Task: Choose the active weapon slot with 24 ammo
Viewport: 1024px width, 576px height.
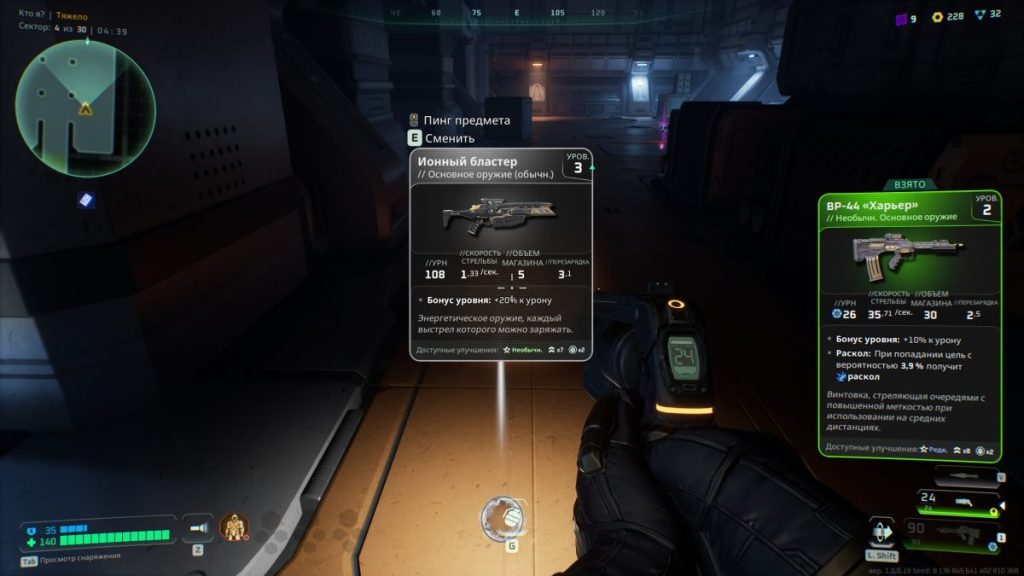Action: coord(958,501)
